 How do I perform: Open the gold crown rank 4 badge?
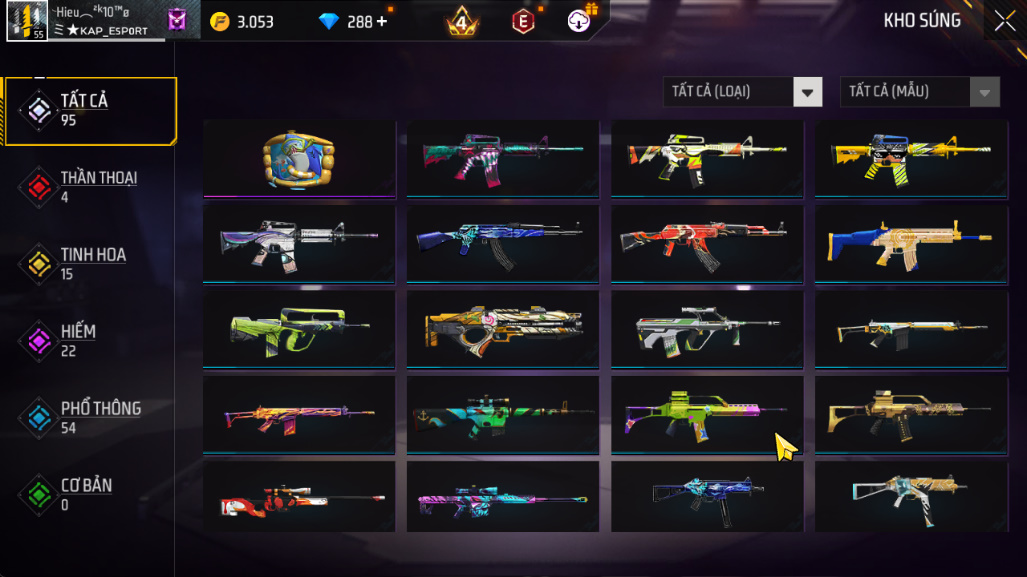coord(462,21)
